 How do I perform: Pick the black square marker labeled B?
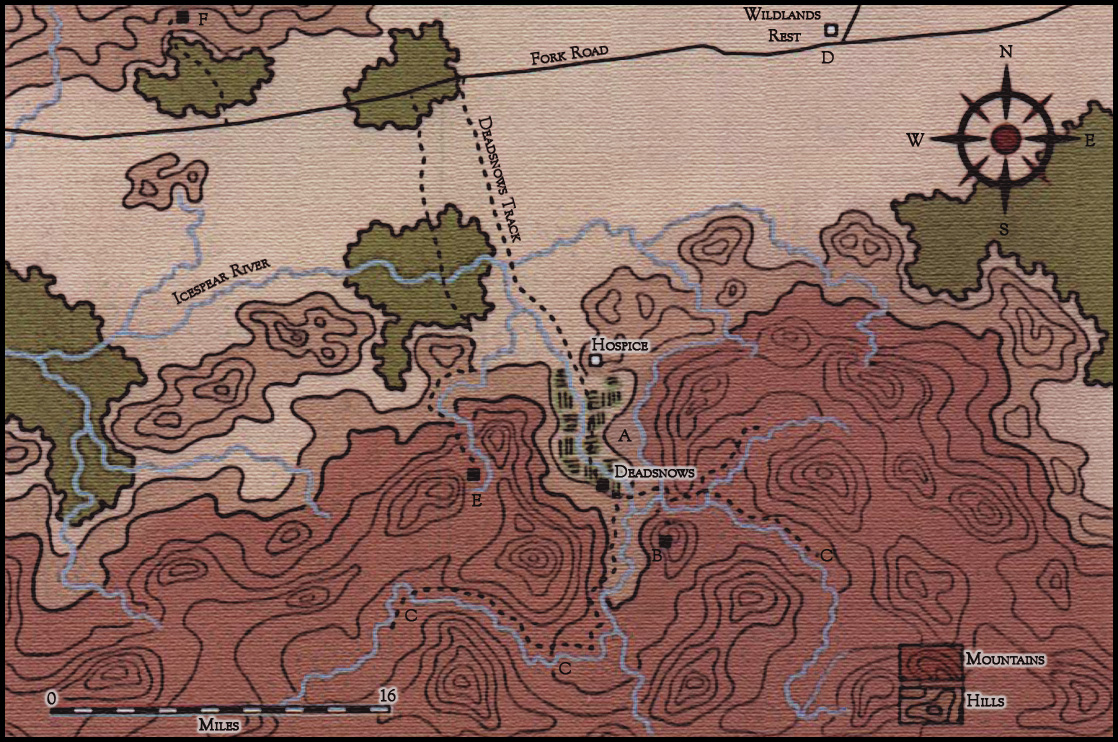(x=665, y=541)
